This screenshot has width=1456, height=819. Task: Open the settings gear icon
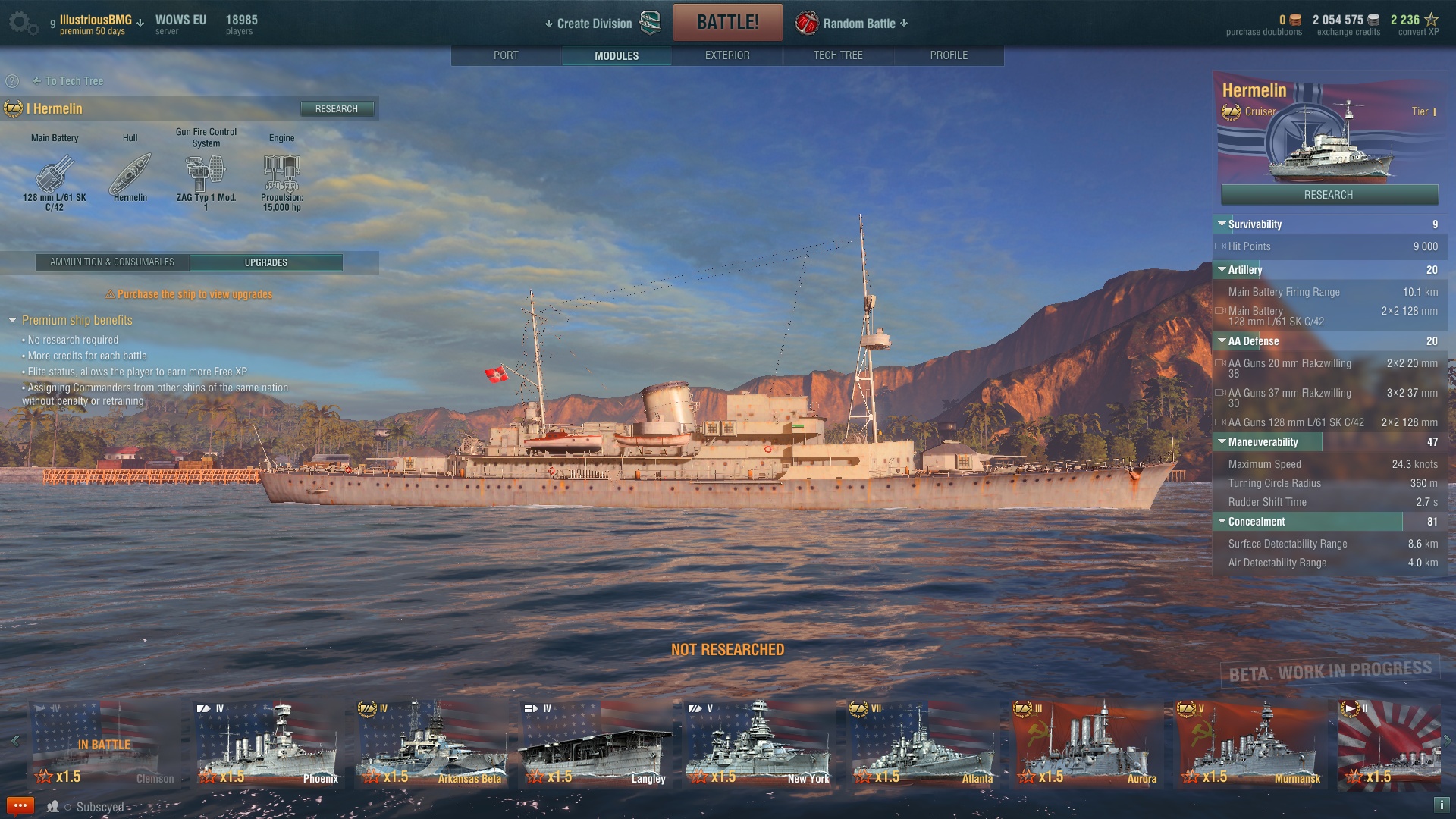tap(21, 23)
